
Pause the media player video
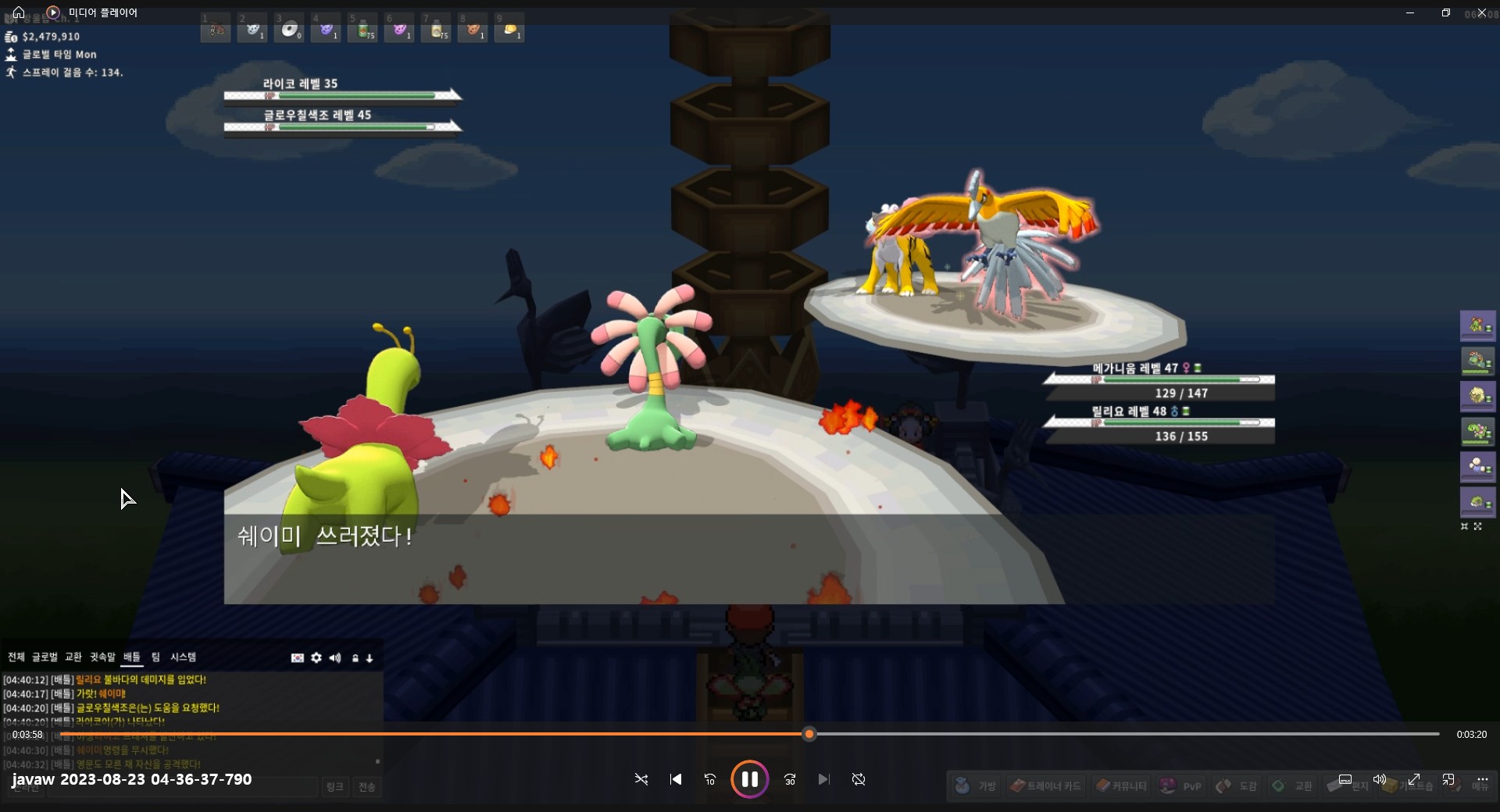point(749,779)
